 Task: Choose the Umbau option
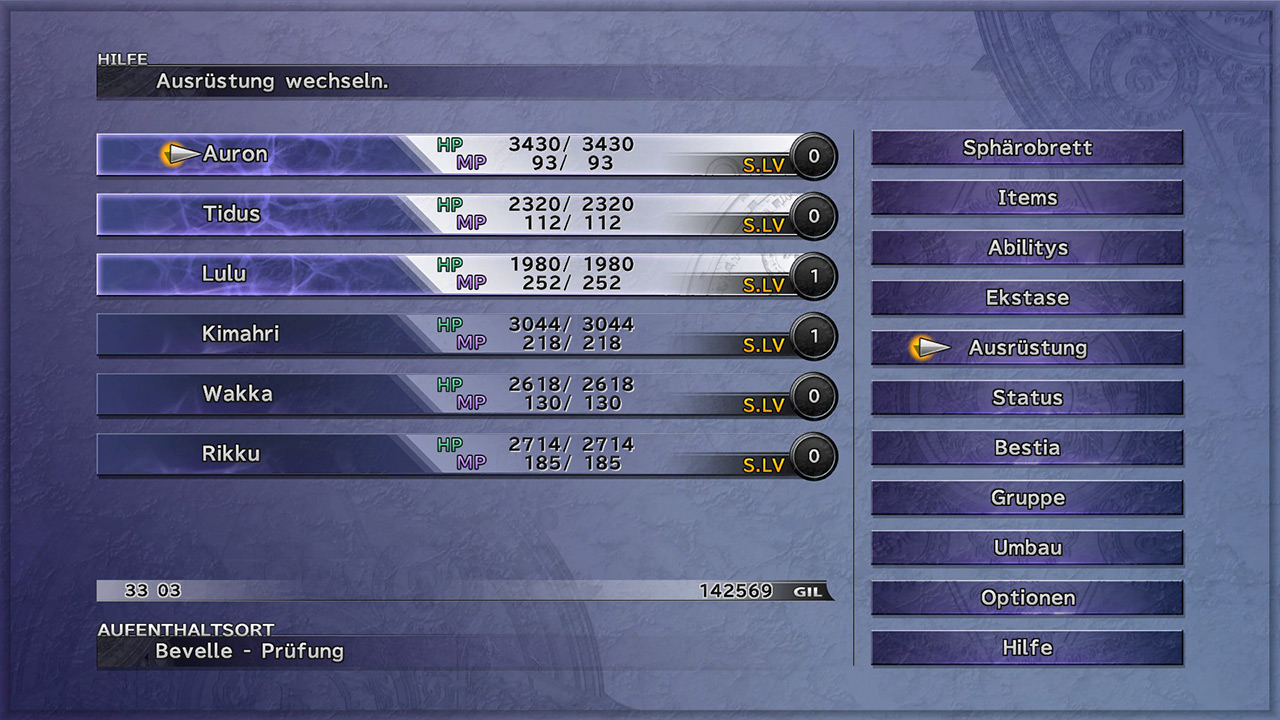pos(1027,548)
